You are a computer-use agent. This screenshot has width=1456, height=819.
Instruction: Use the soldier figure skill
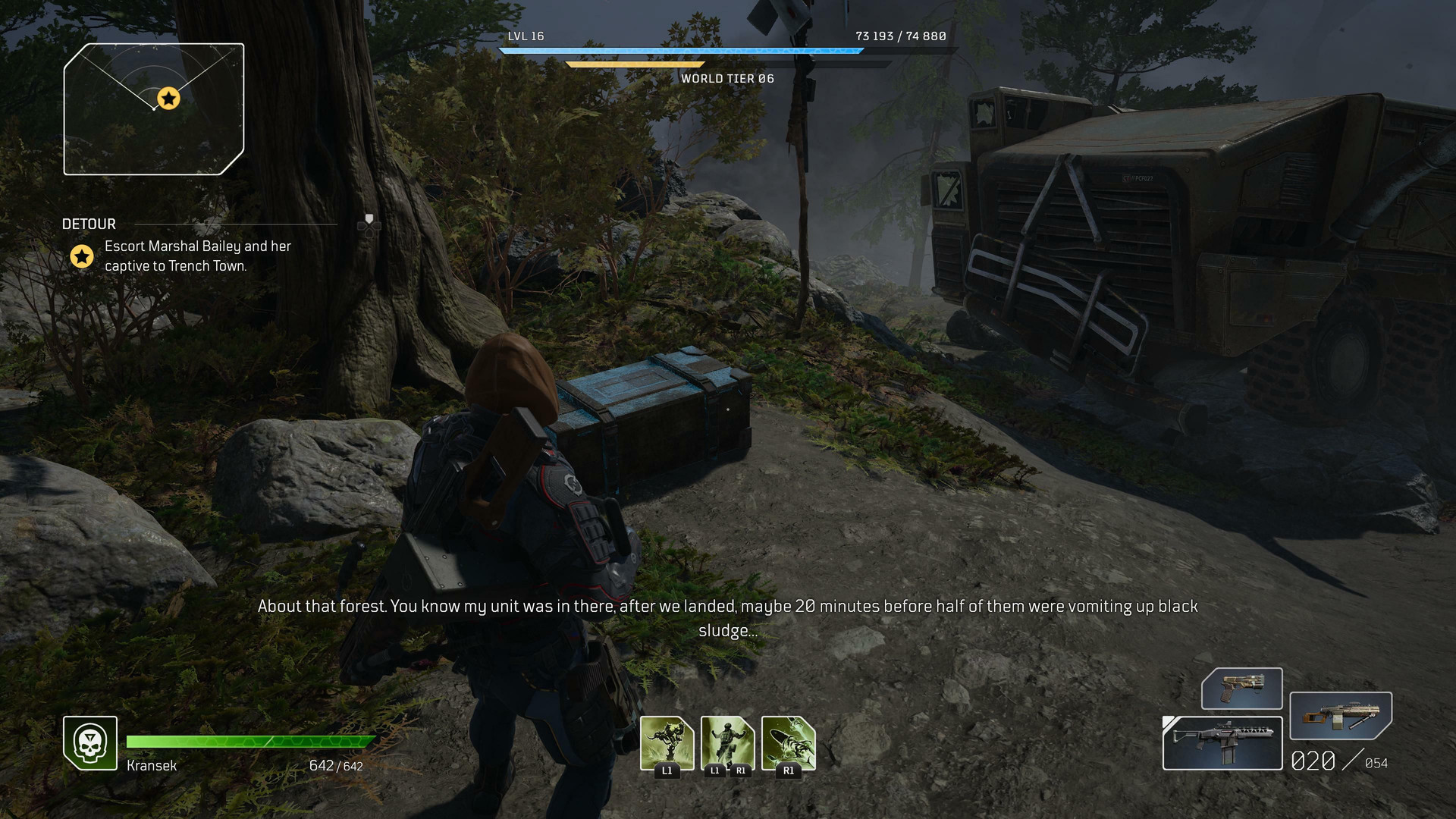[727, 743]
